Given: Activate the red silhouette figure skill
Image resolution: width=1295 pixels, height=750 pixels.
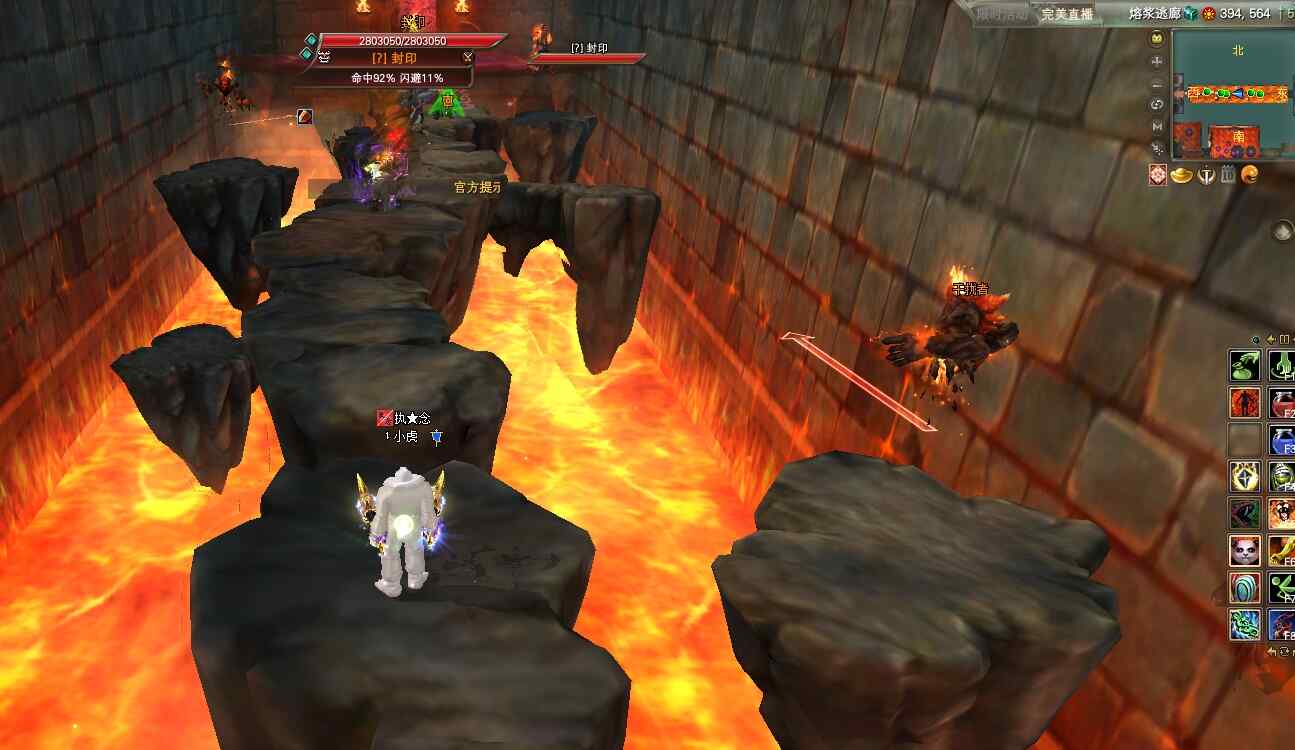Looking at the screenshot, I should [1243, 403].
